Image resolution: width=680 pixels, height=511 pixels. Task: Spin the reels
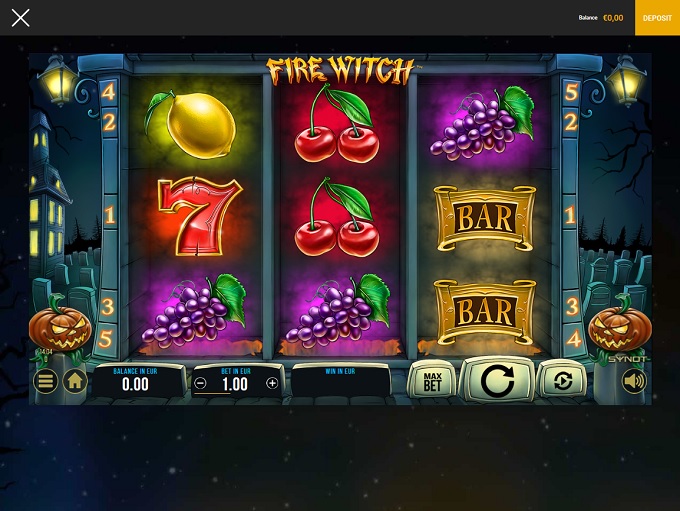[x=497, y=380]
